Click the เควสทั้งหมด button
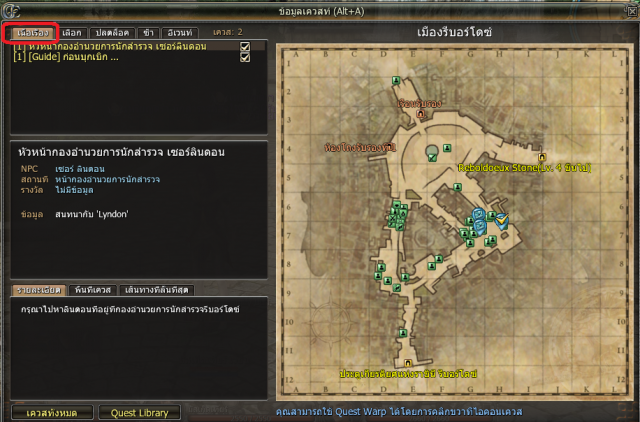This screenshot has width=640, height=422. [x=53, y=411]
